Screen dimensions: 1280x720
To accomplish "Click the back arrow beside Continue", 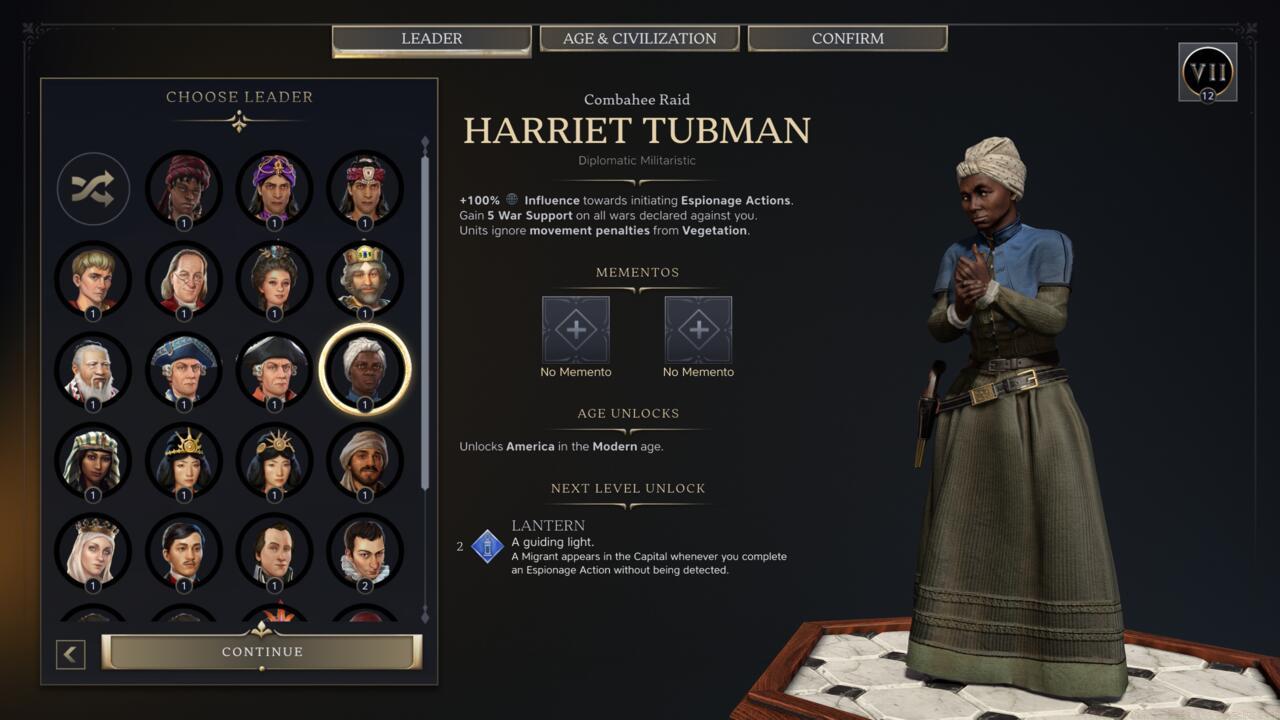I will tap(69, 651).
